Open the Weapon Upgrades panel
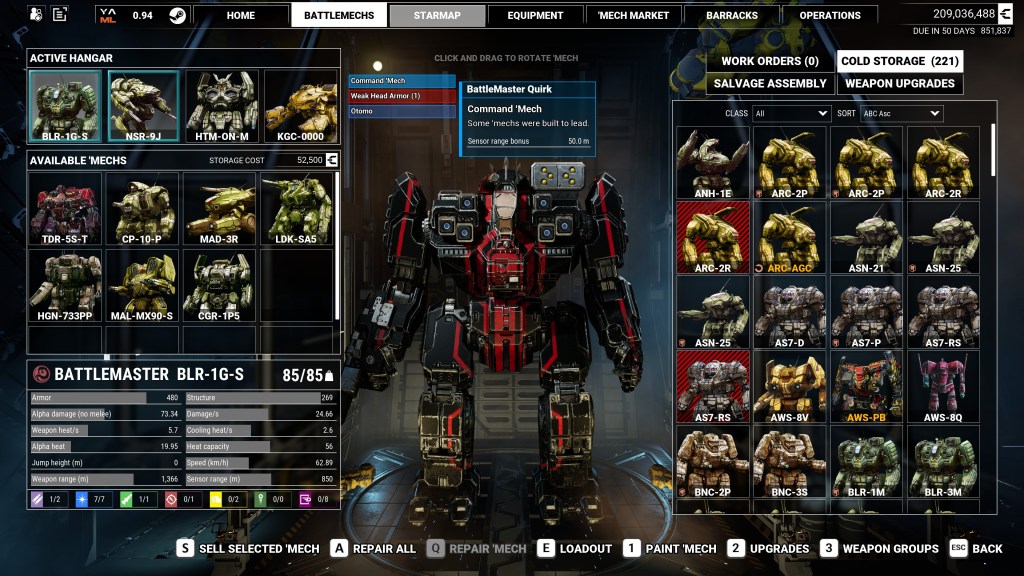Viewport: 1024px width, 576px height. (899, 84)
